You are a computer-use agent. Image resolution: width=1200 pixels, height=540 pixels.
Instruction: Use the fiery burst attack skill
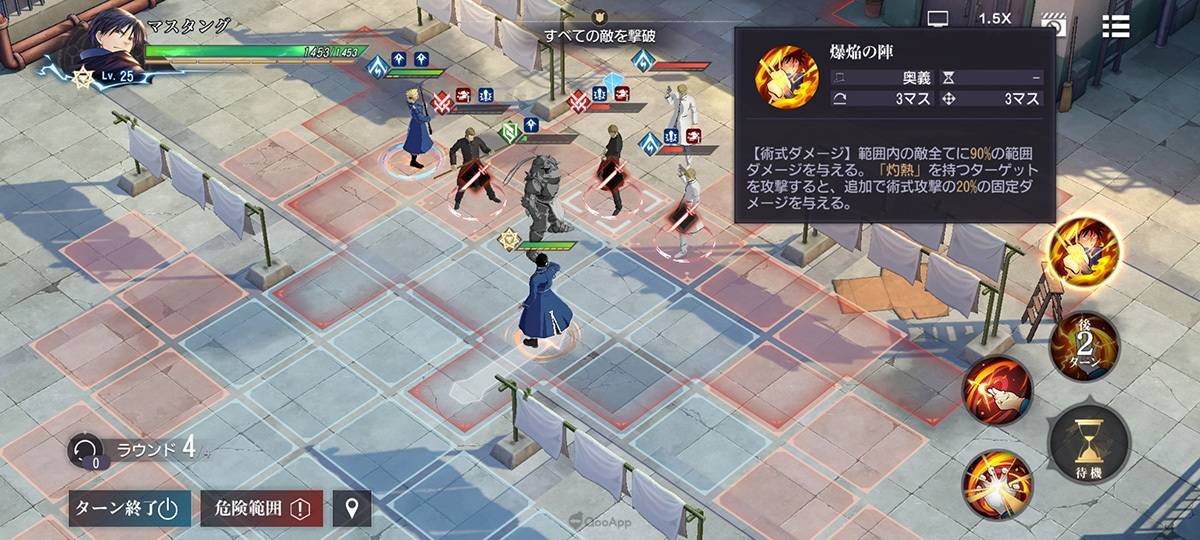[x=997, y=485]
